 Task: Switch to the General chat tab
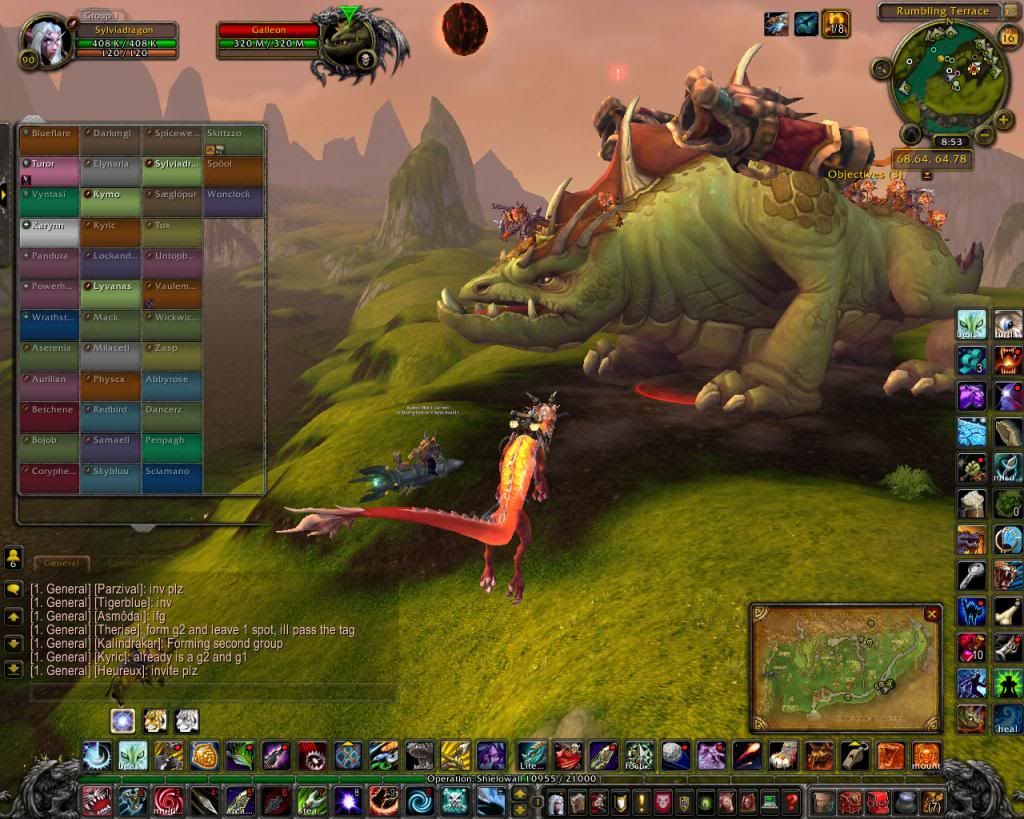(x=61, y=563)
